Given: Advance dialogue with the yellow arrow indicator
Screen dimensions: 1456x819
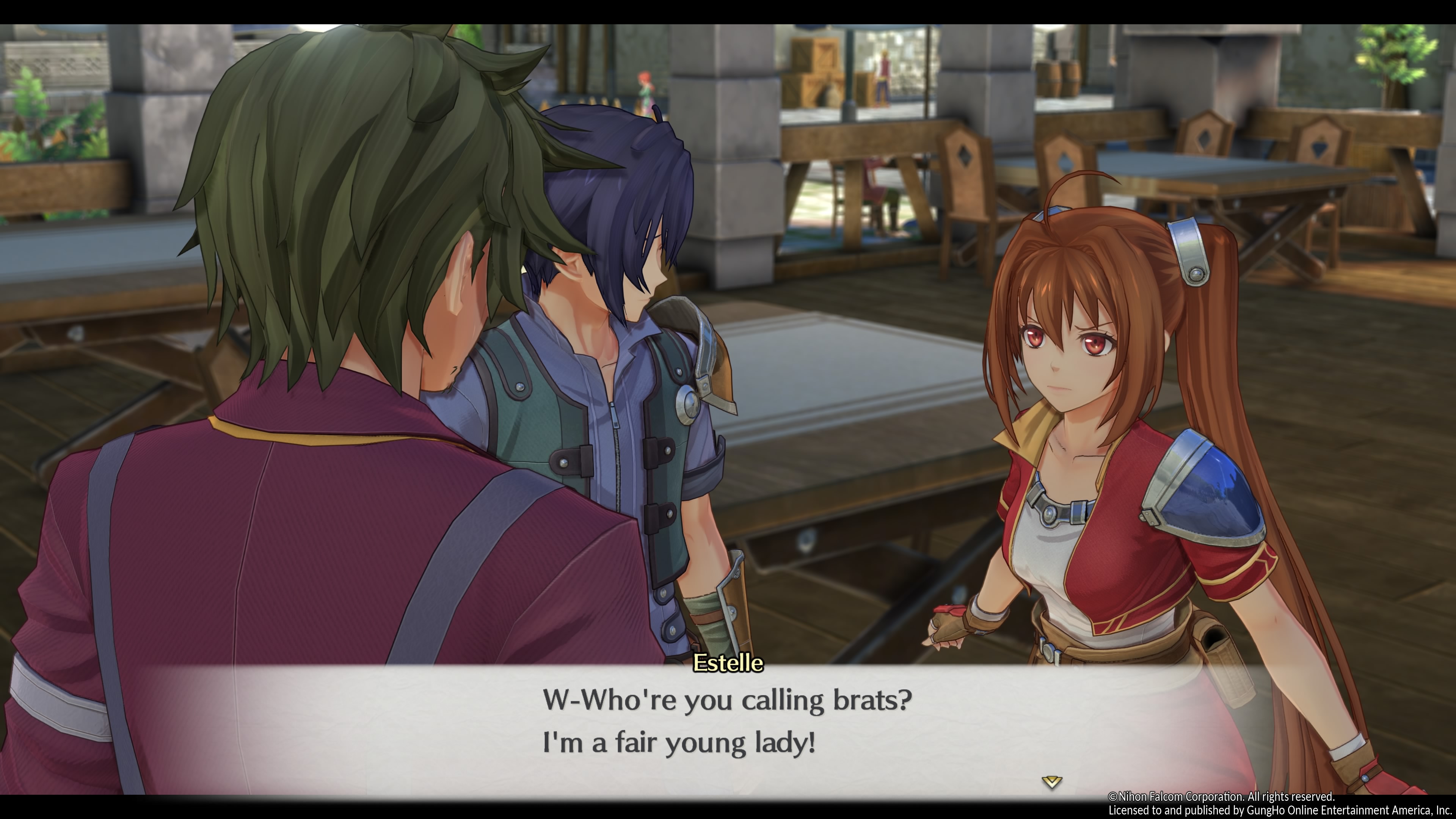Looking at the screenshot, I should pyautogui.click(x=1051, y=782).
